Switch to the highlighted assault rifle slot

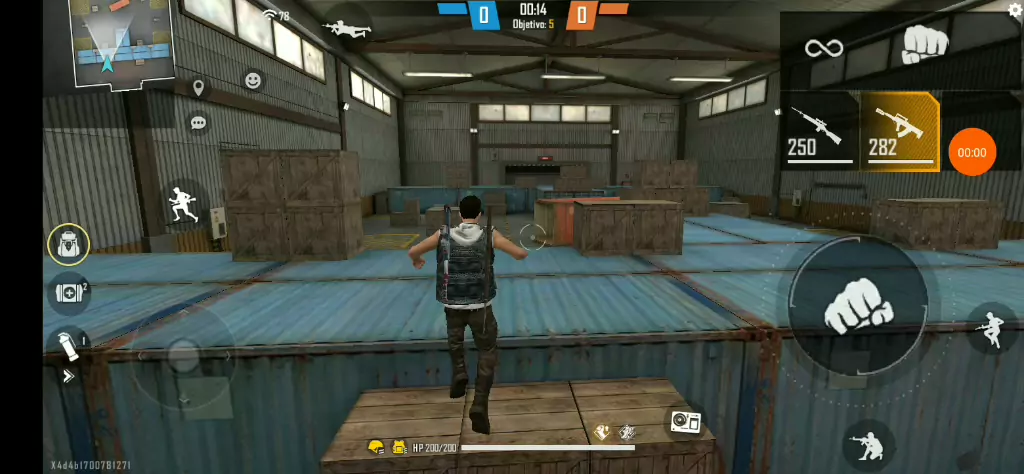tap(899, 132)
